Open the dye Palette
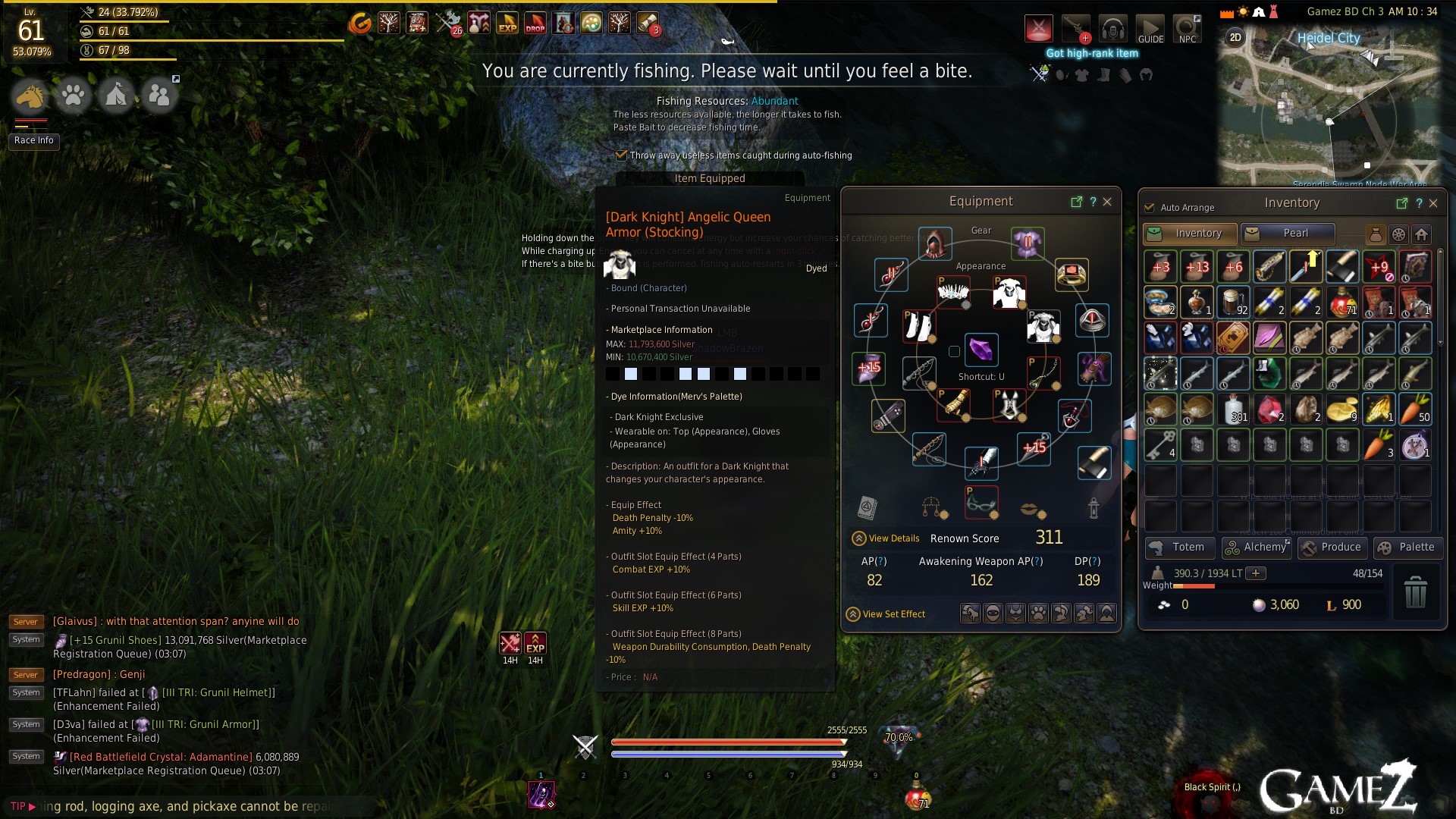The image size is (1456, 819). click(x=1407, y=548)
